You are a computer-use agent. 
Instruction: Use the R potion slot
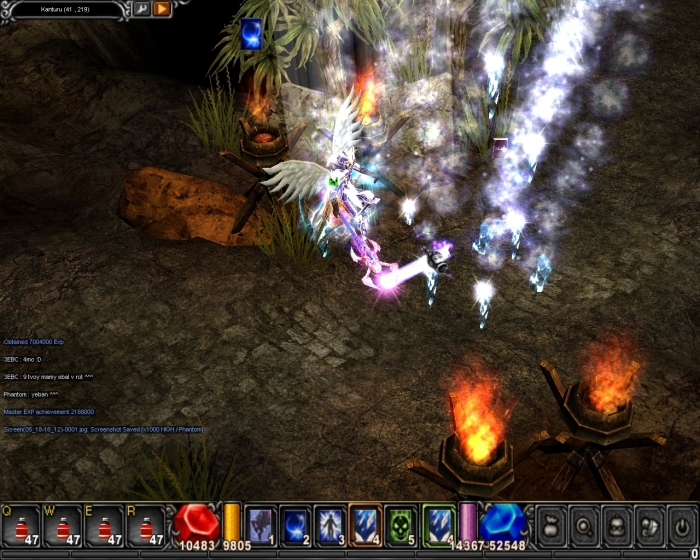point(146,525)
